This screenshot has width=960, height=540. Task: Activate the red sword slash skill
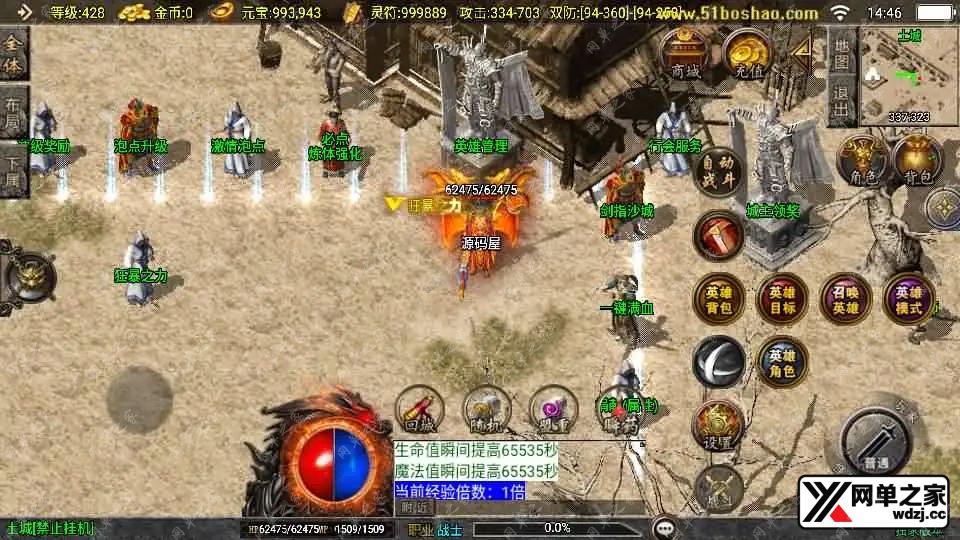point(718,235)
